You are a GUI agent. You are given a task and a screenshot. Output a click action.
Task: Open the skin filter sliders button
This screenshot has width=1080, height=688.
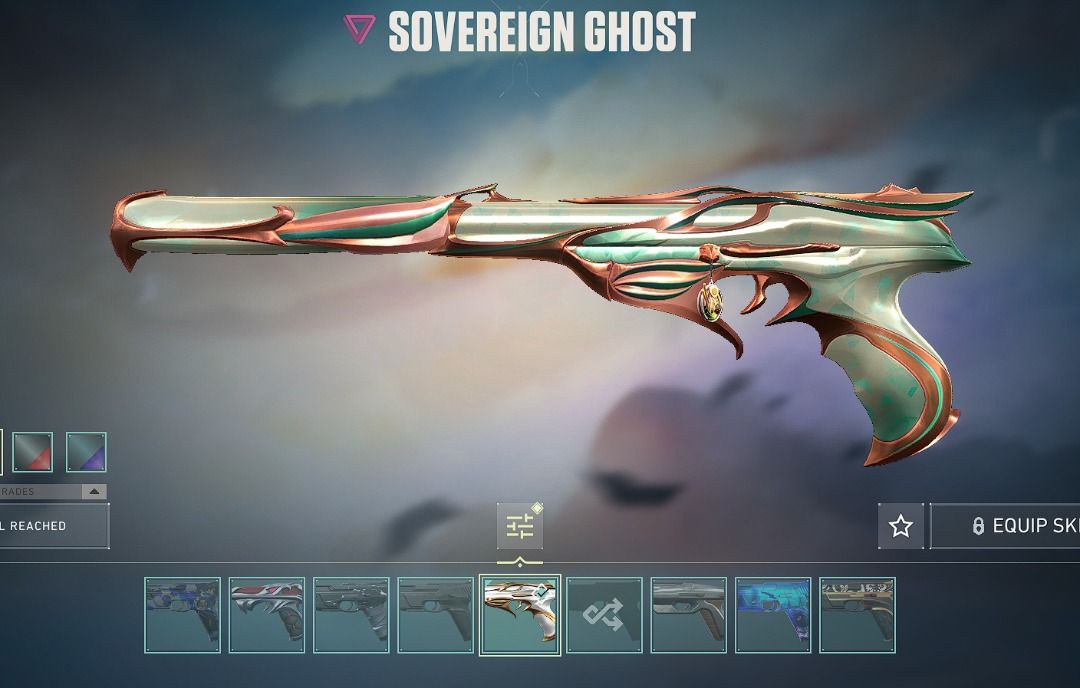coord(520,526)
